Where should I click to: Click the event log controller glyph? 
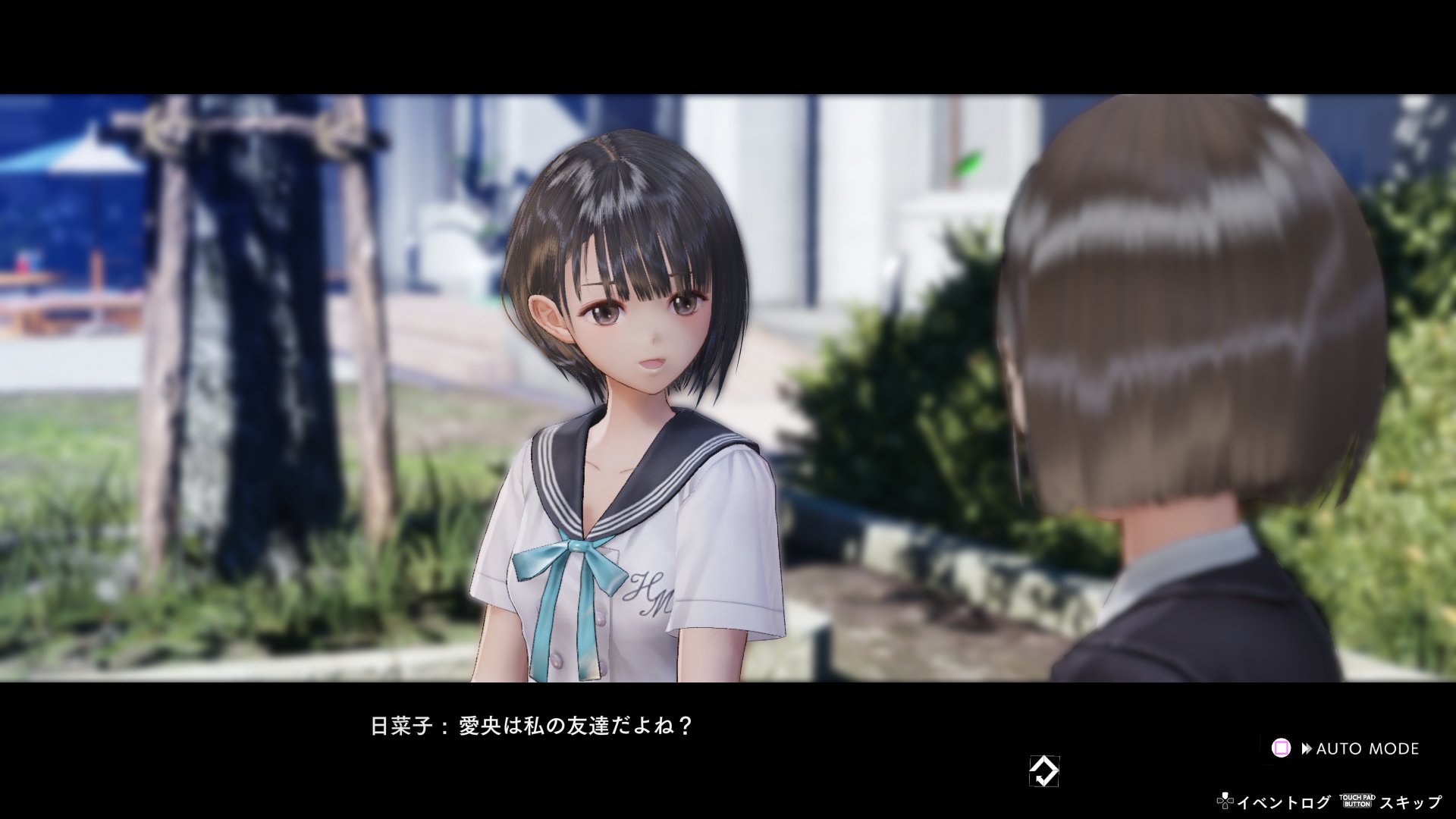[1225, 802]
